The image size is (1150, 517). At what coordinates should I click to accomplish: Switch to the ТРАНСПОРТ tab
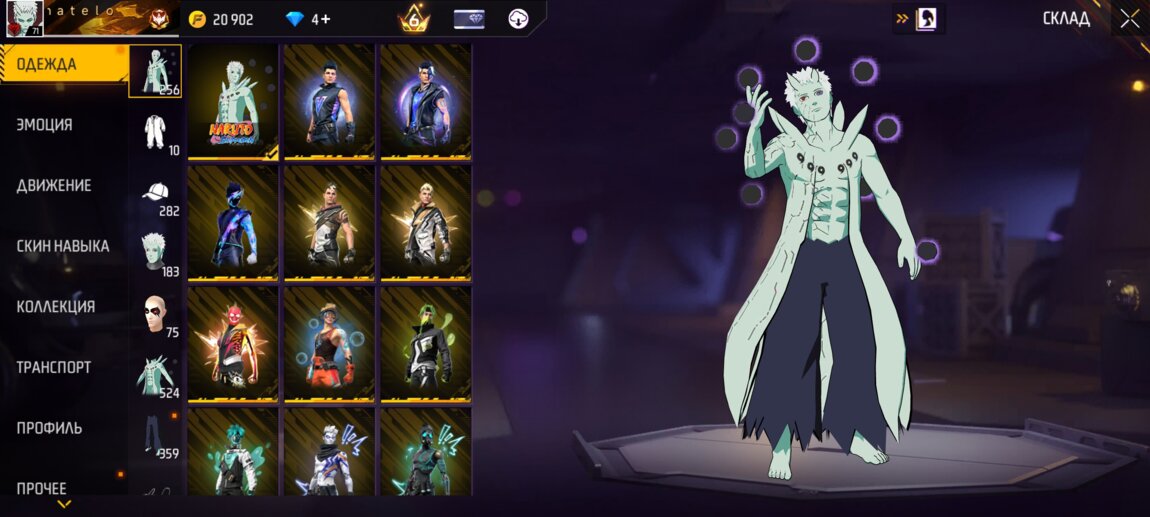click(54, 367)
